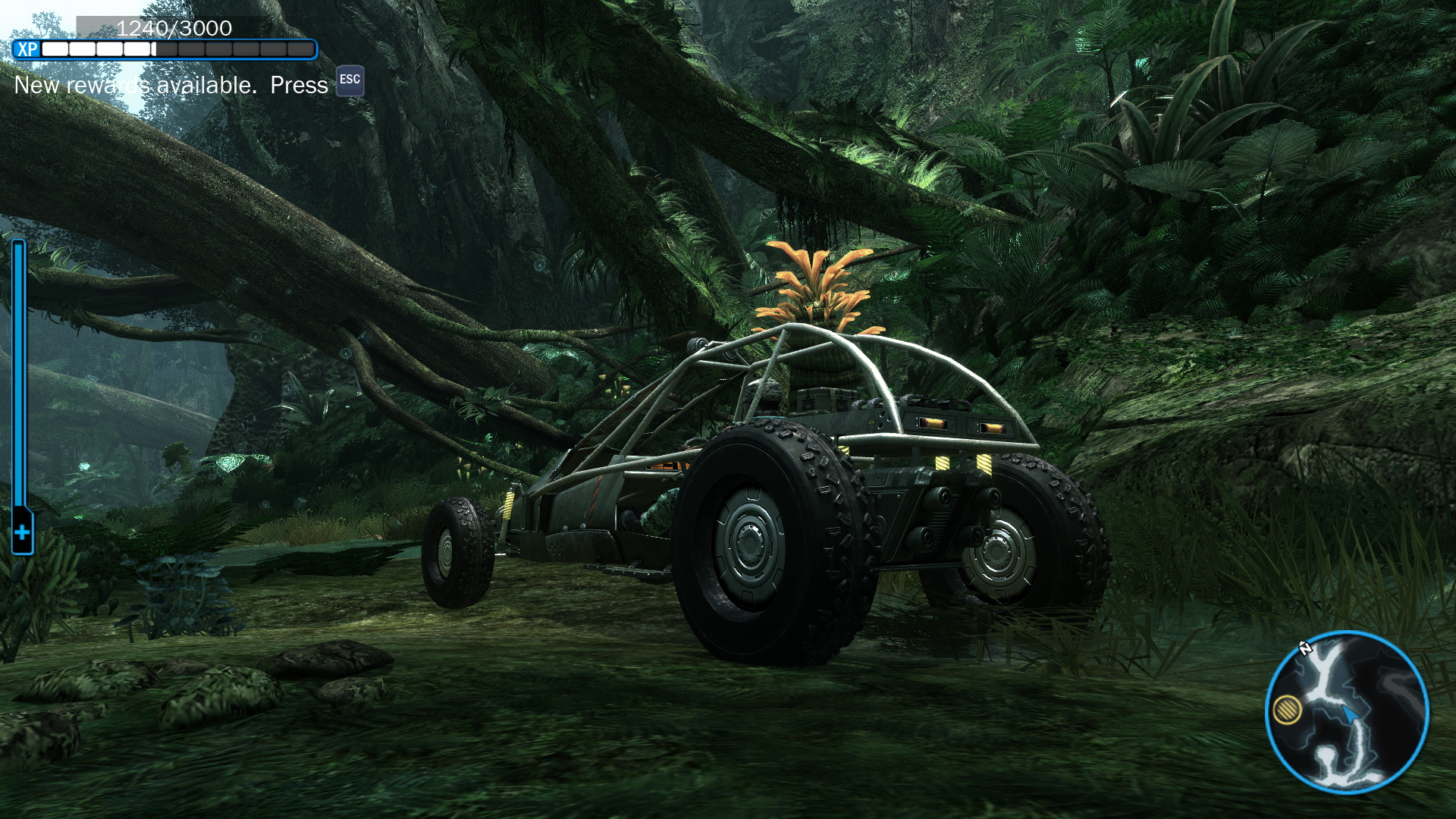Select the yellow objective marker on the minimap
Image resolution: width=1456 pixels, height=819 pixels.
coord(1287,710)
